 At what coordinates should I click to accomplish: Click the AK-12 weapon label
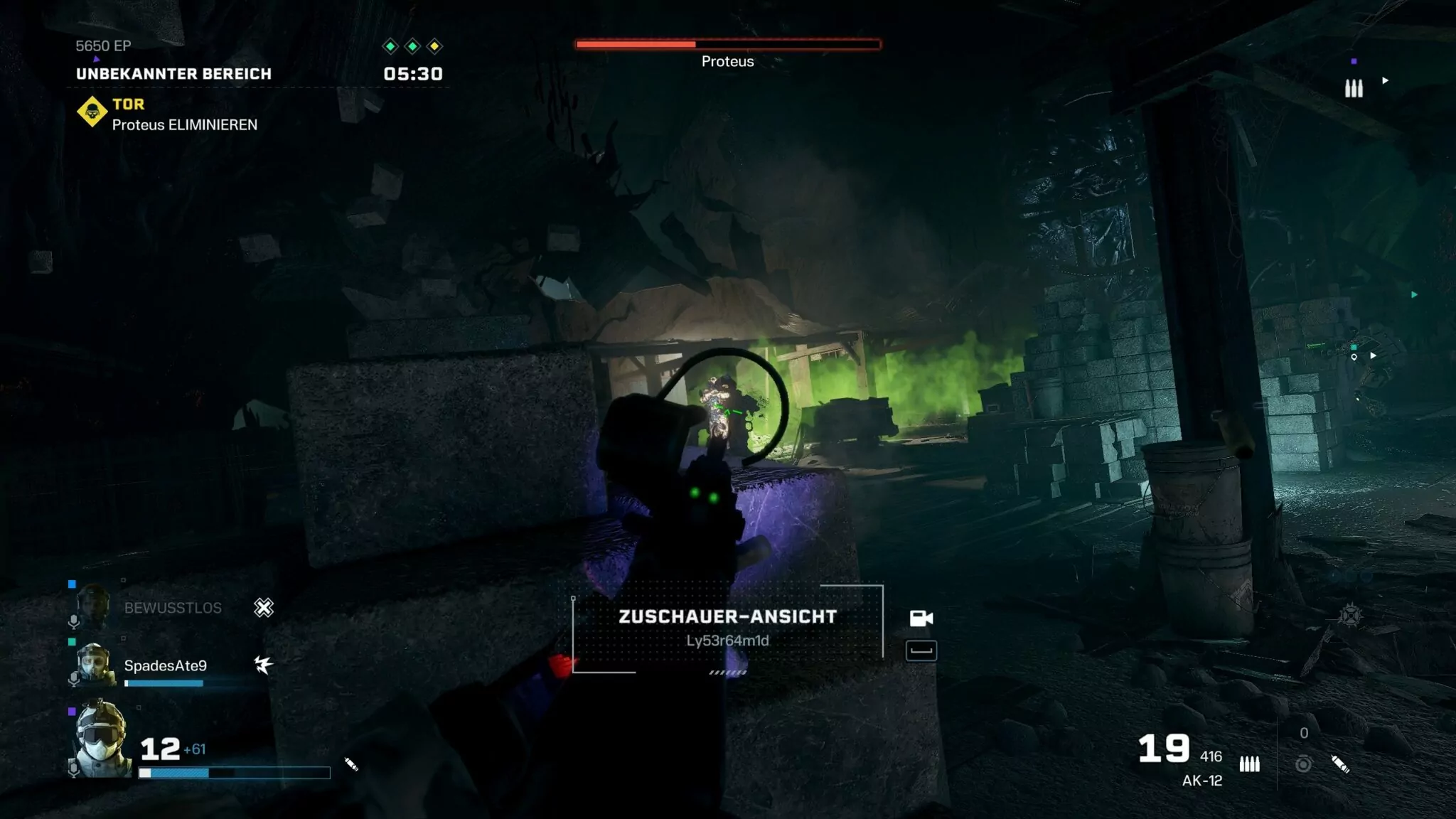(x=1201, y=781)
